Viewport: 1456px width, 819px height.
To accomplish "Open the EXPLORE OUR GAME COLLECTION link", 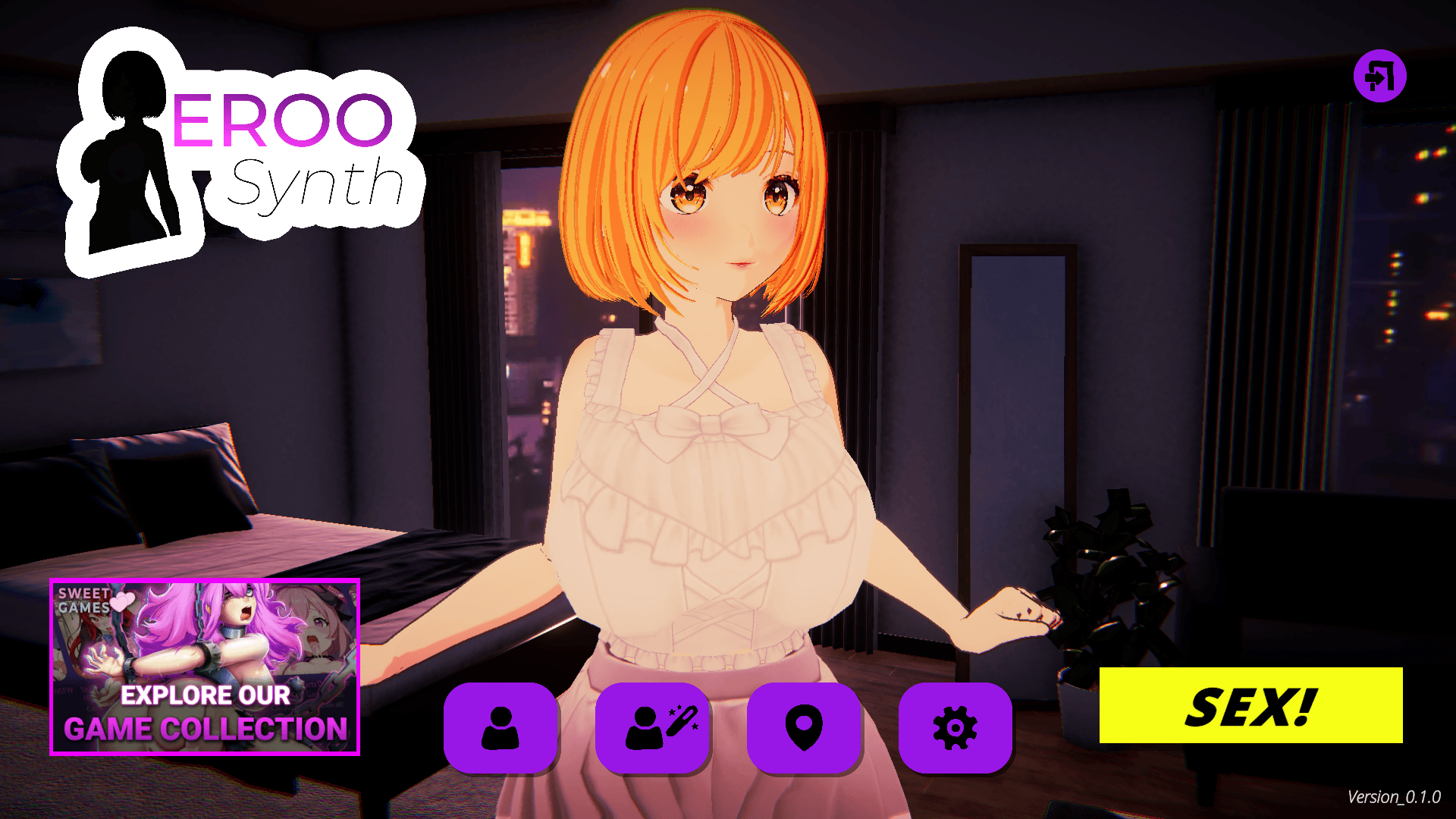I will pyautogui.click(x=206, y=713).
